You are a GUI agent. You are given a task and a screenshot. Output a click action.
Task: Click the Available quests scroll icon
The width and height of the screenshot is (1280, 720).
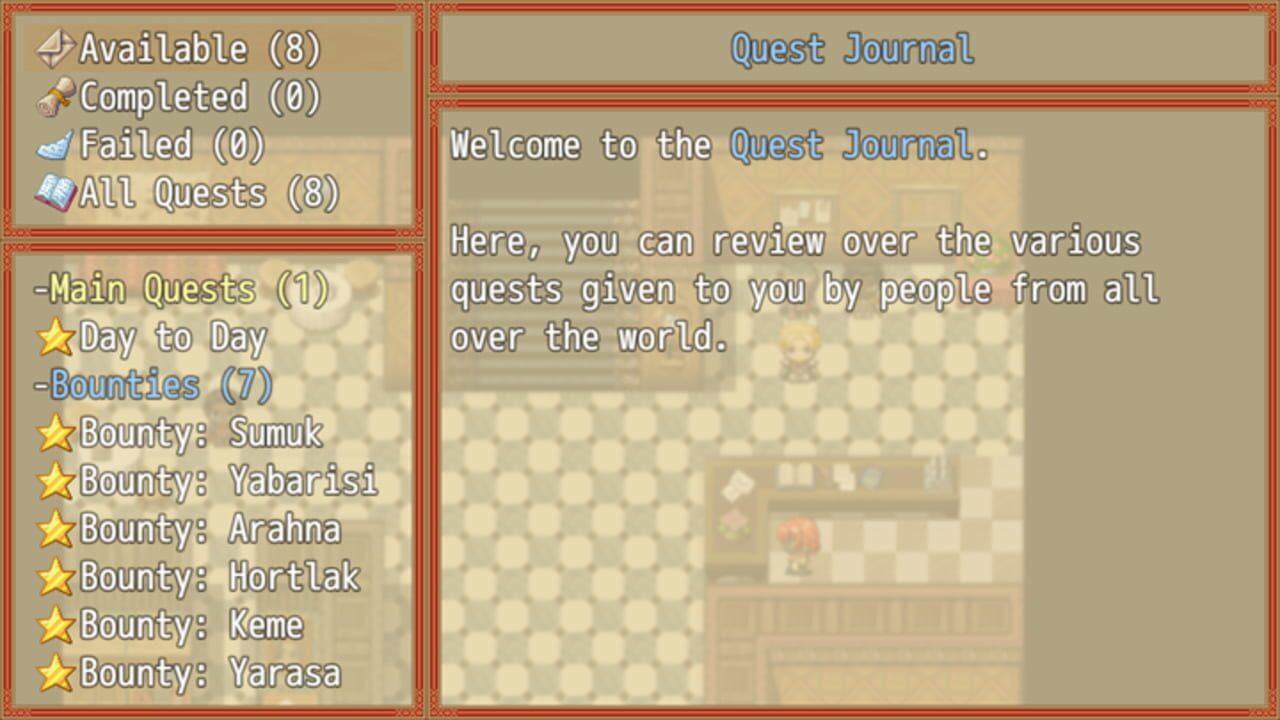click(x=57, y=46)
